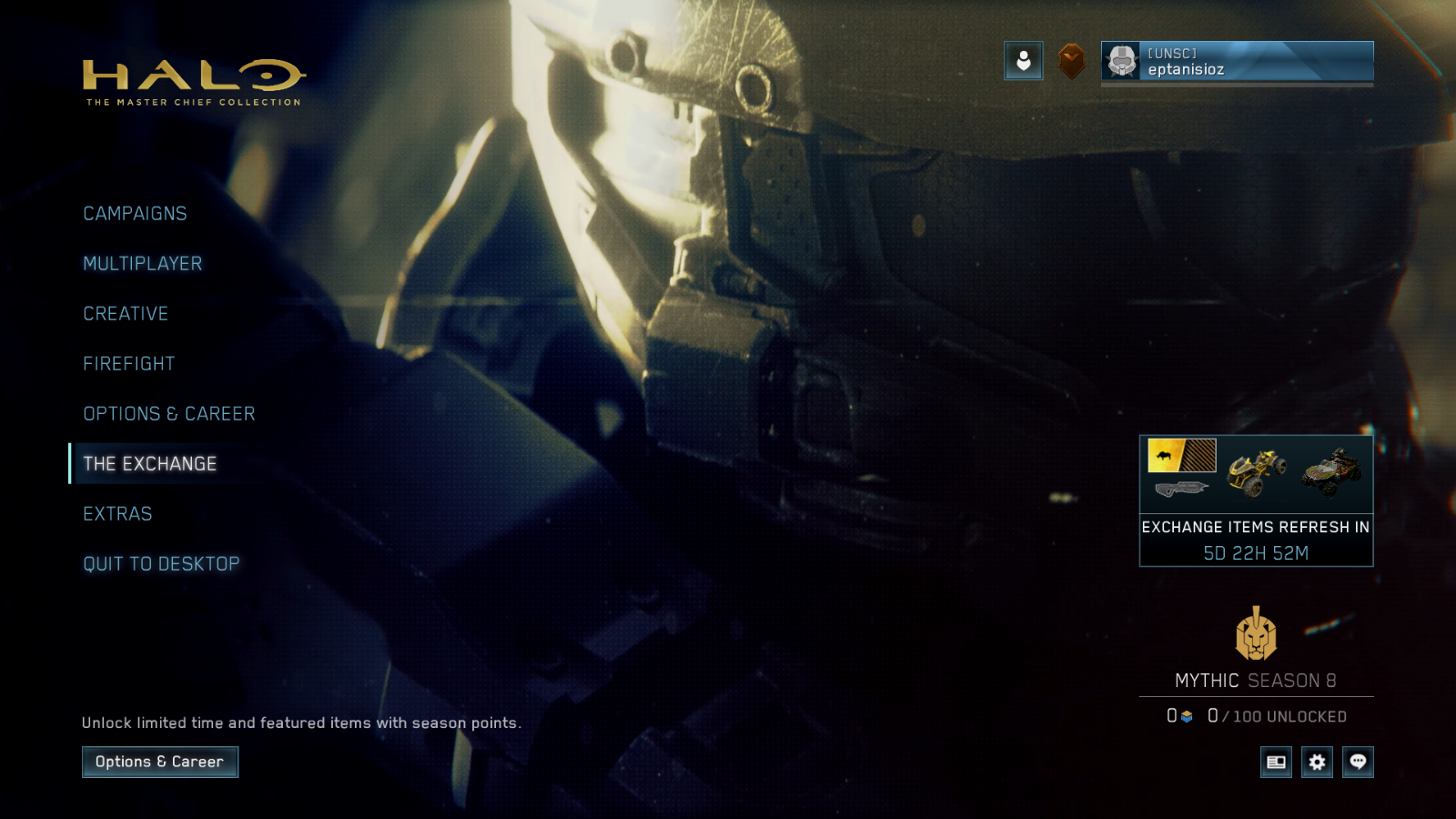Choose the Creative menu entry
This screenshot has width=1456, height=819.
(x=126, y=314)
